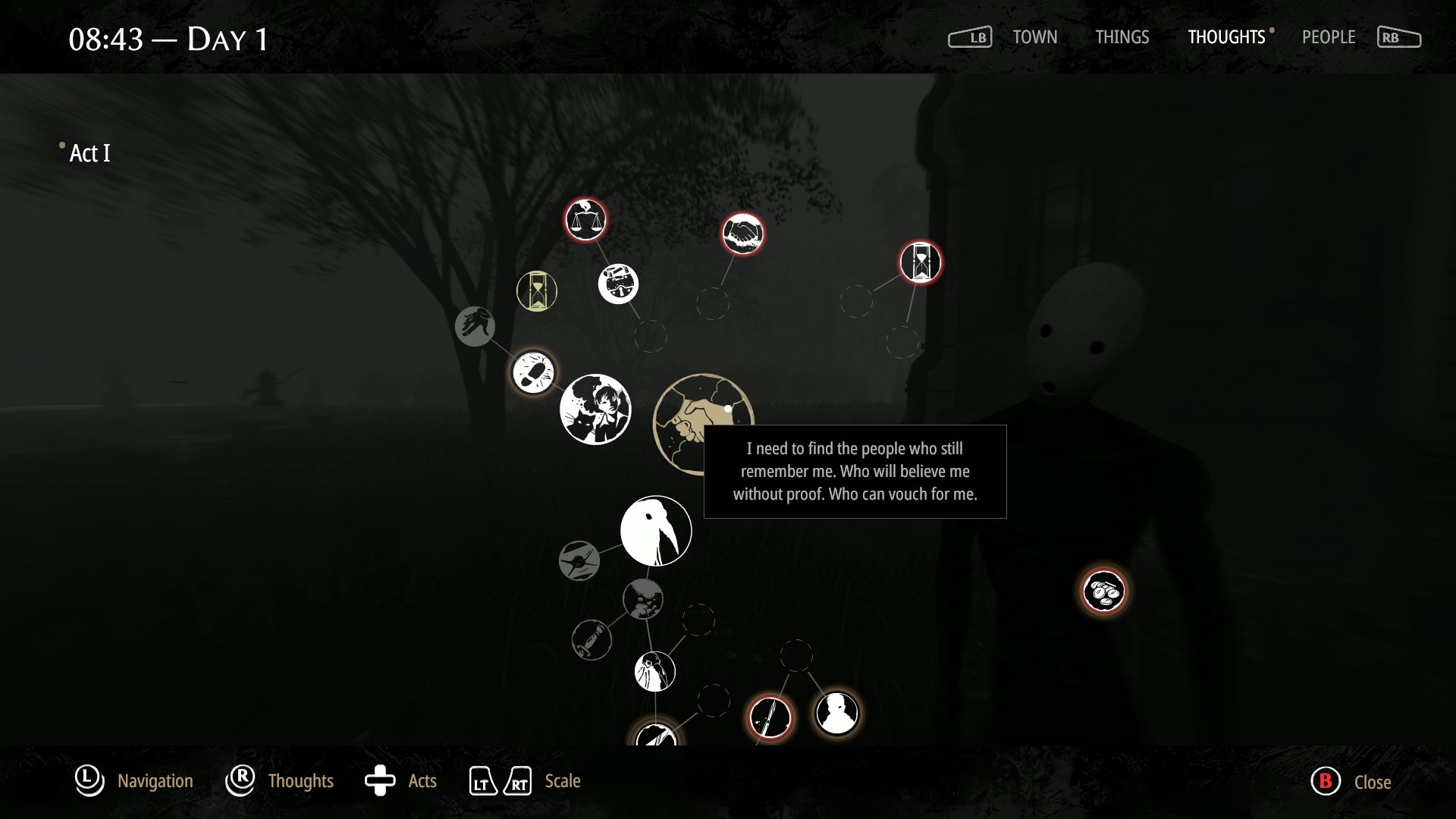Open the padlock thought node
1456x819 pixels.
click(x=618, y=284)
